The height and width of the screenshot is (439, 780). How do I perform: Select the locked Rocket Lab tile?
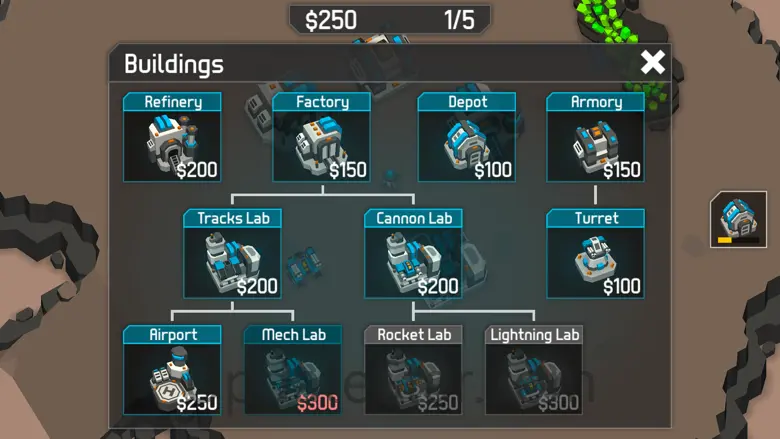pos(414,370)
